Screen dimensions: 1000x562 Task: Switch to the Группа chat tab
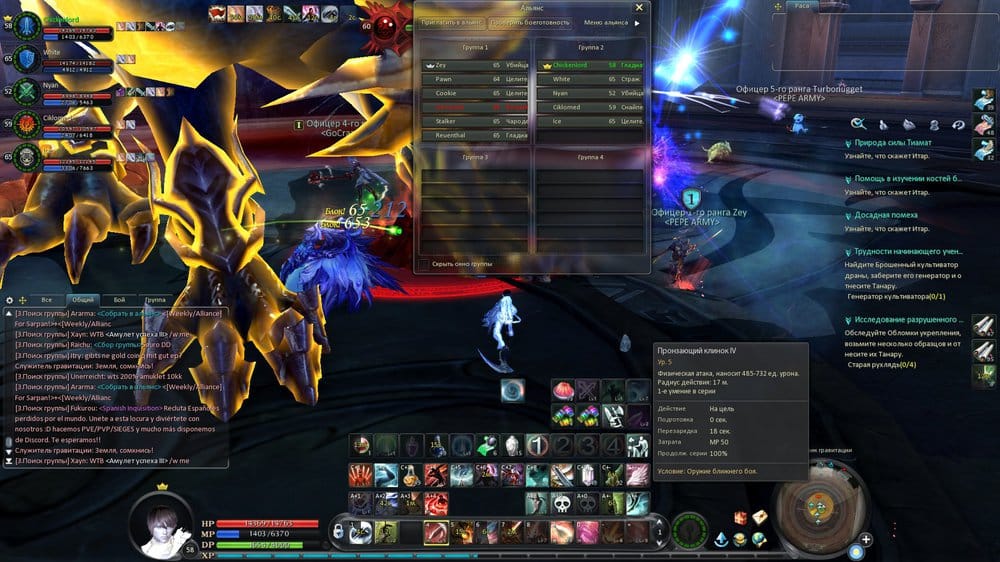tap(156, 299)
